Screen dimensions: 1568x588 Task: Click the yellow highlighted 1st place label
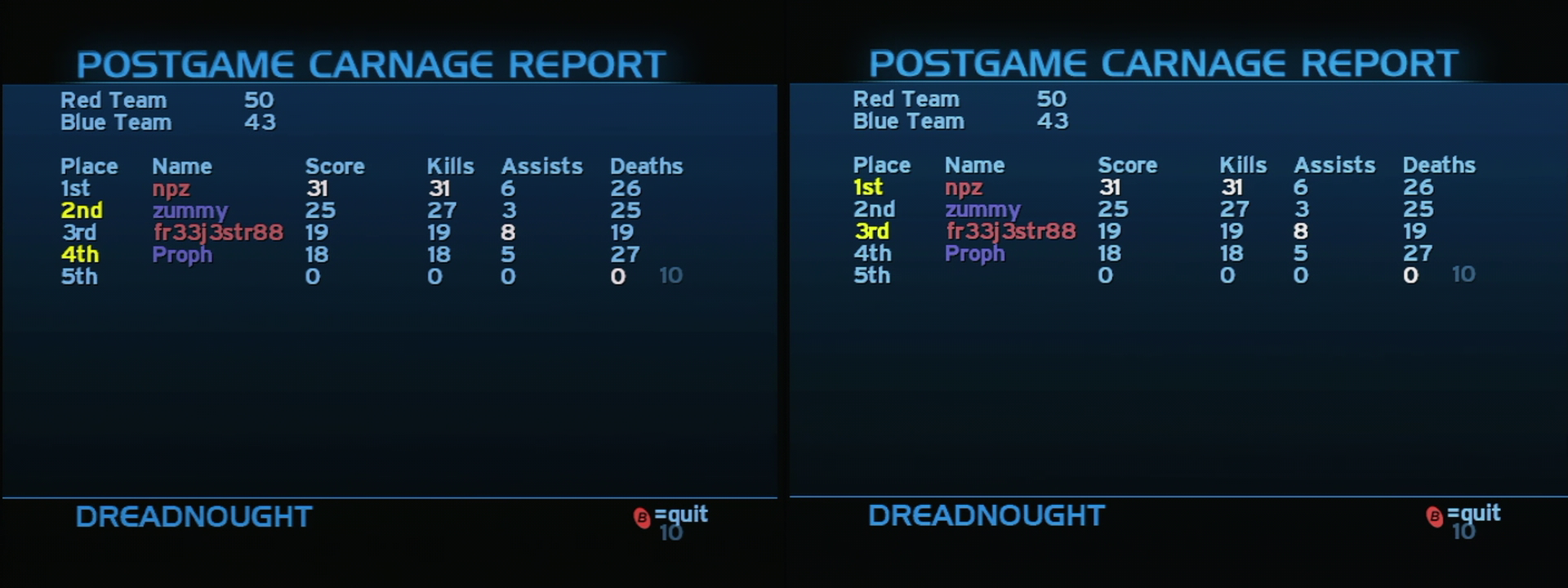tap(870, 187)
